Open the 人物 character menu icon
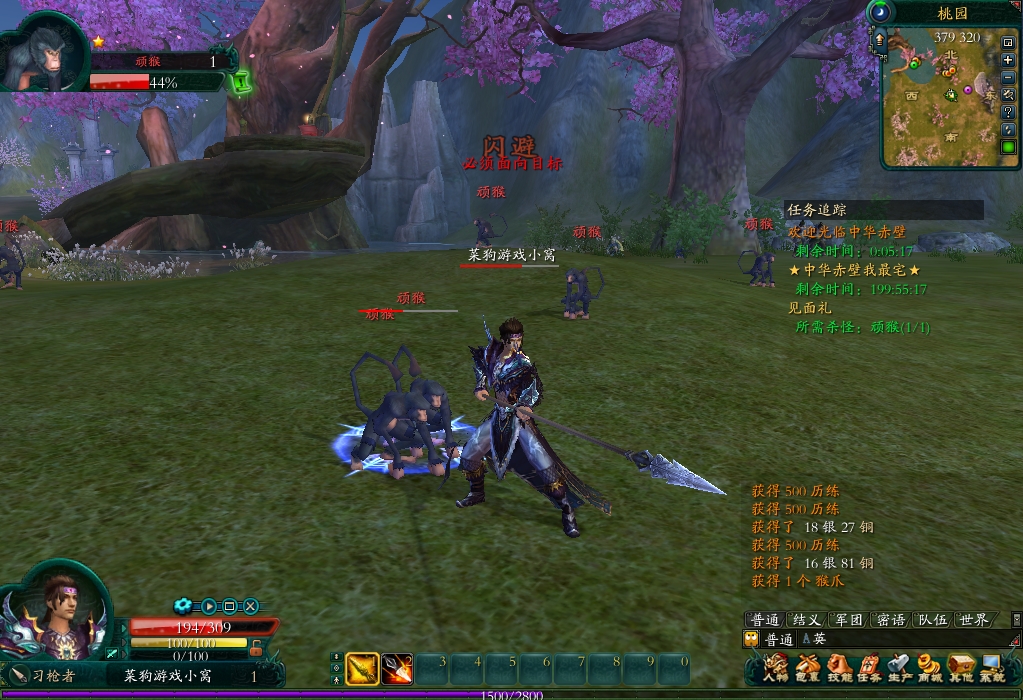This screenshot has height=700, width=1023. pyautogui.click(x=775, y=667)
